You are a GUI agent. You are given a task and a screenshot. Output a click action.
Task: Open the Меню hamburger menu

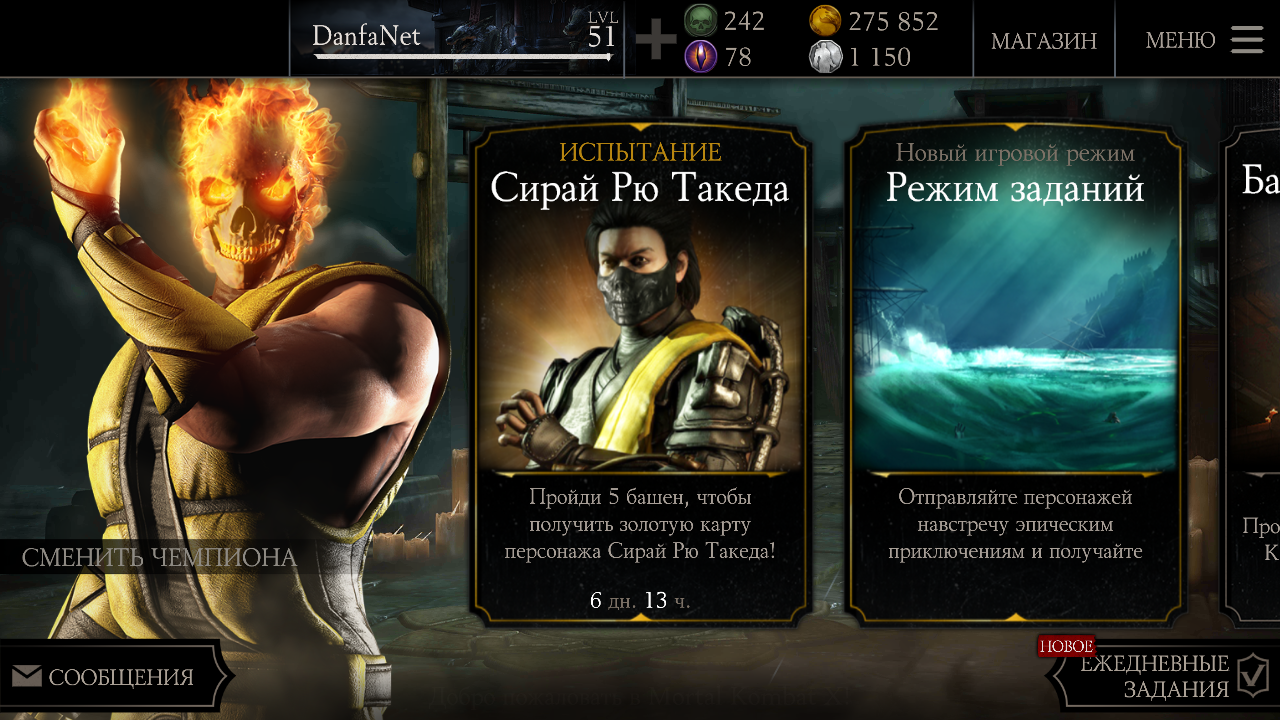pyautogui.click(x=1204, y=40)
